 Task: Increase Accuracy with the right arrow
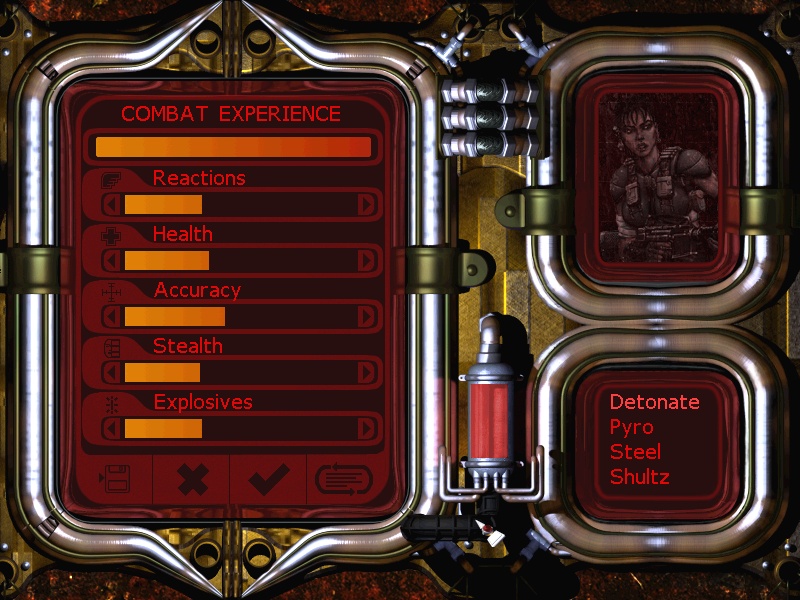pyautogui.click(x=368, y=317)
